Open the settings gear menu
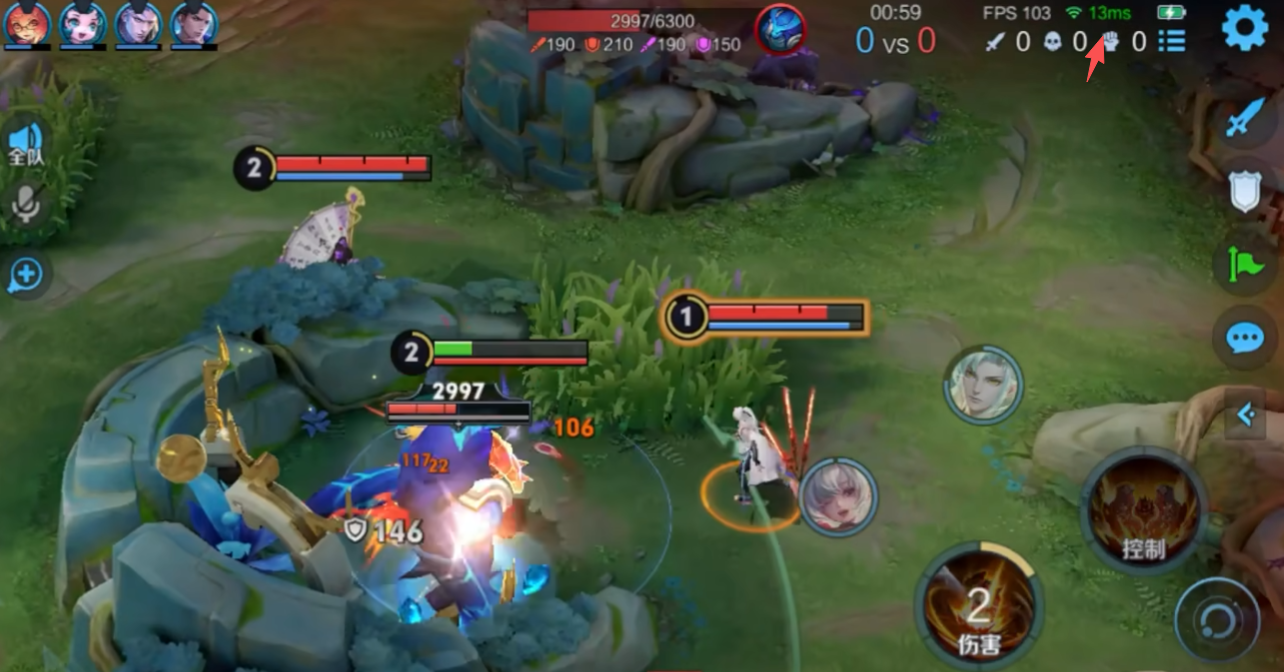The width and height of the screenshot is (1284, 672). coord(1245,27)
